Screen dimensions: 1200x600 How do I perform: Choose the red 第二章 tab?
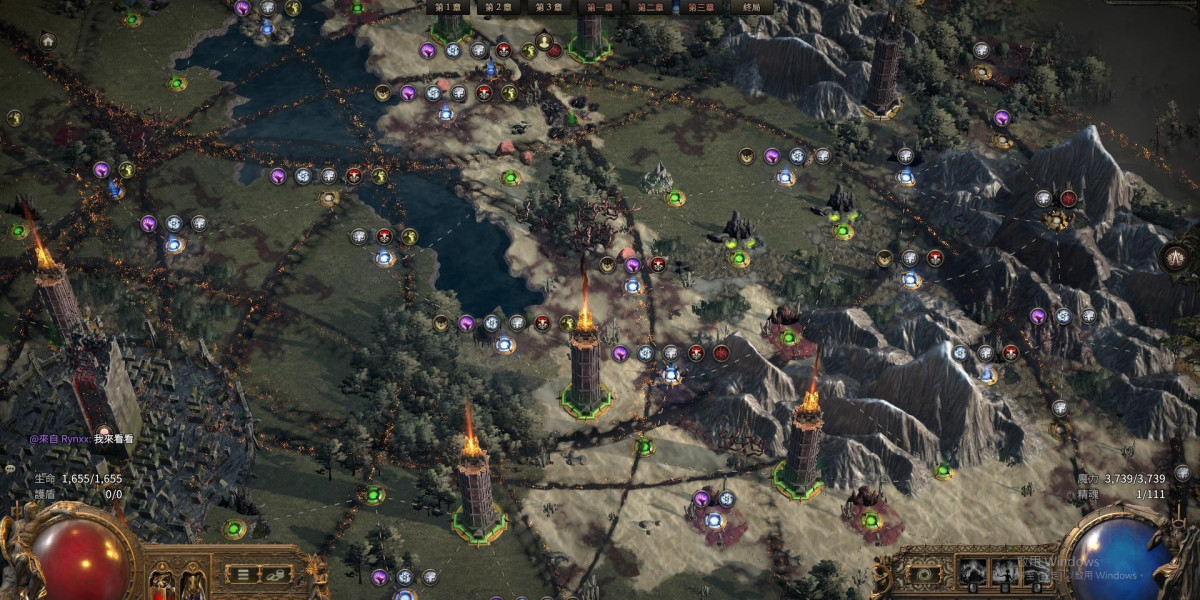pos(650,7)
